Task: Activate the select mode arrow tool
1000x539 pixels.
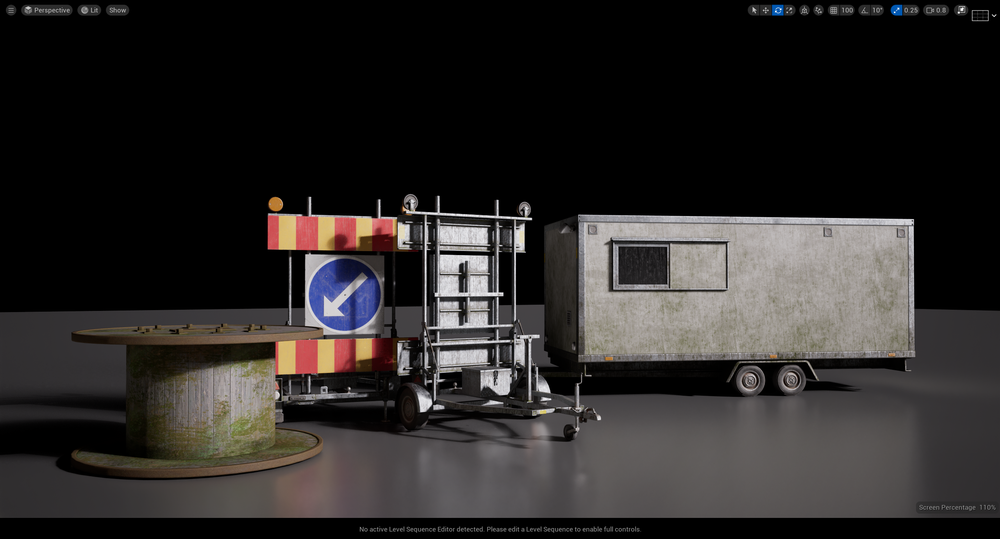Action: point(754,10)
